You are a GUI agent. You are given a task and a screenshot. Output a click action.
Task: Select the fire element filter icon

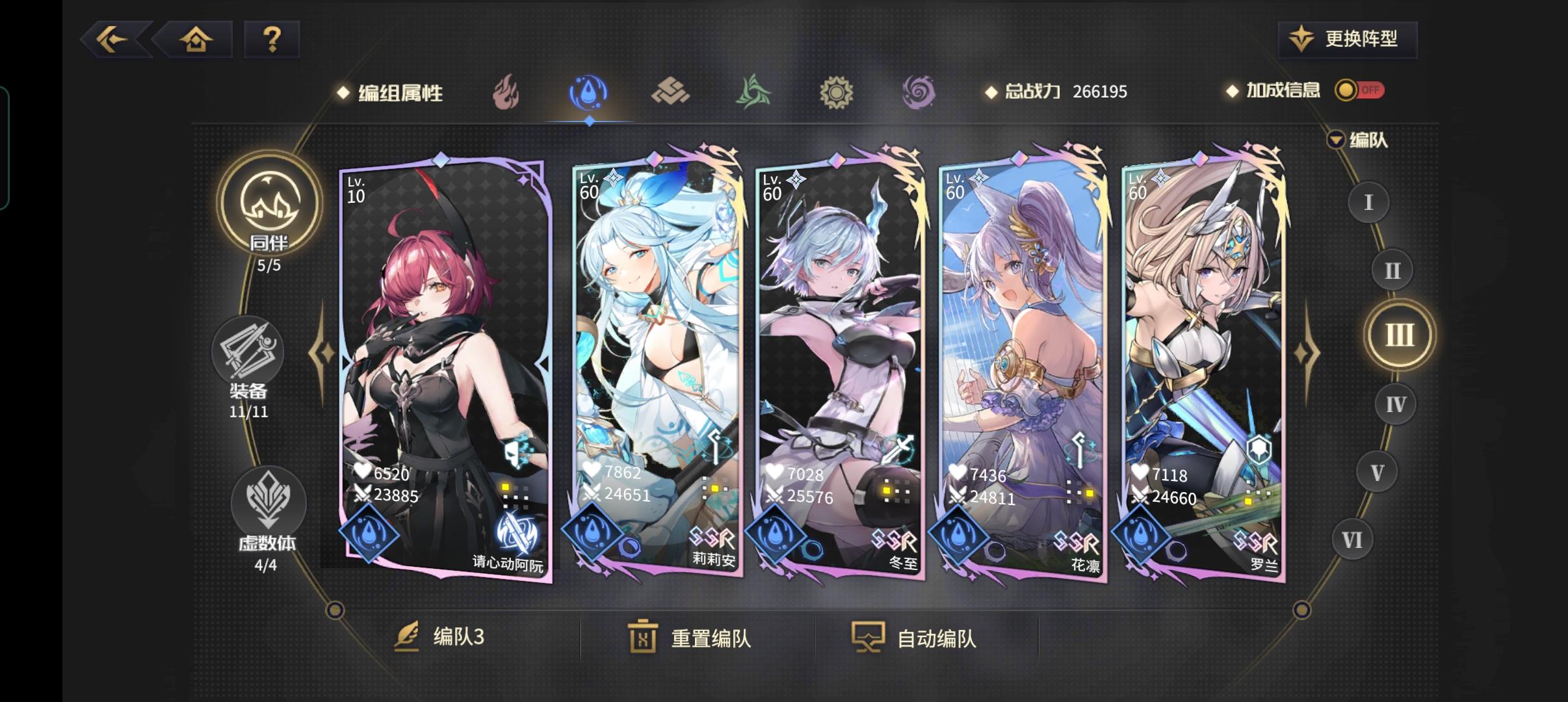(506, 92)
